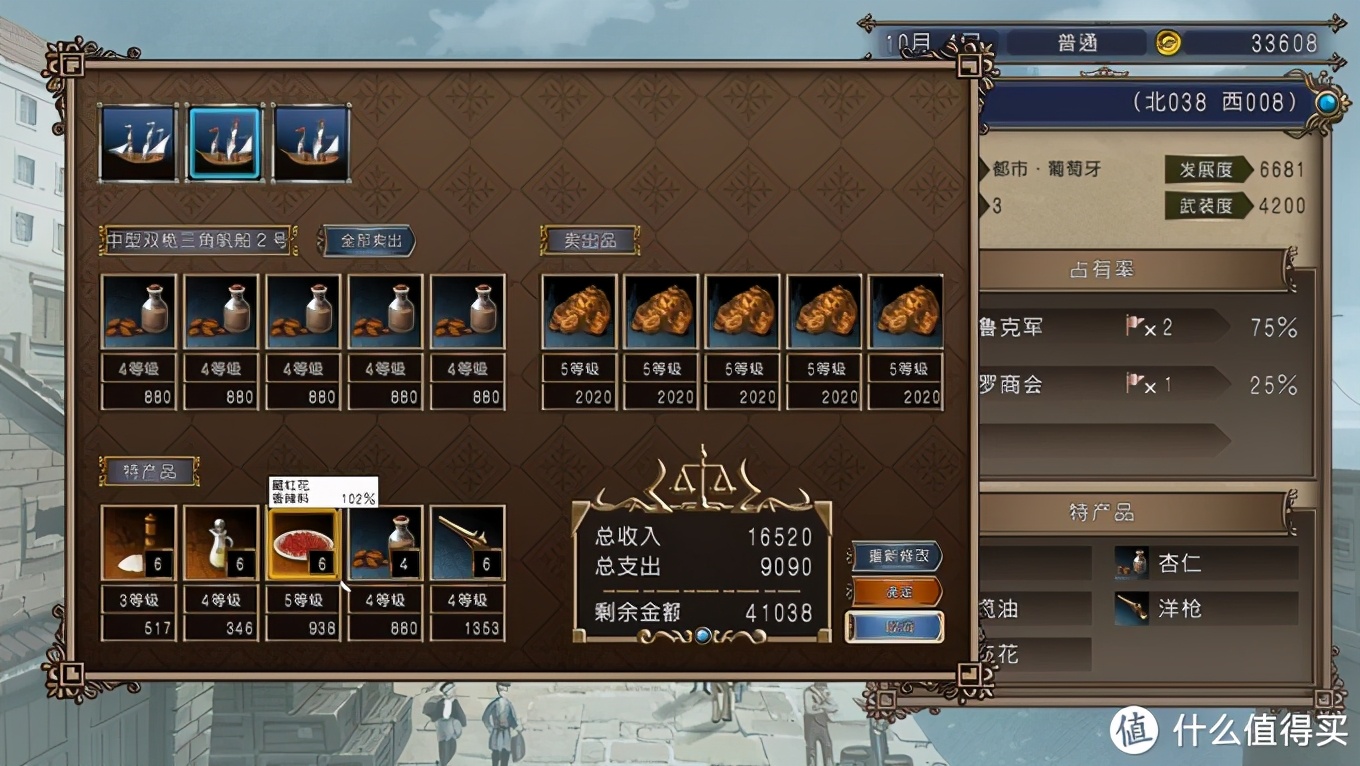Buy the salt specialty priced 517
This screenshot has width=1360, height=766.
[x=139, y=543]
